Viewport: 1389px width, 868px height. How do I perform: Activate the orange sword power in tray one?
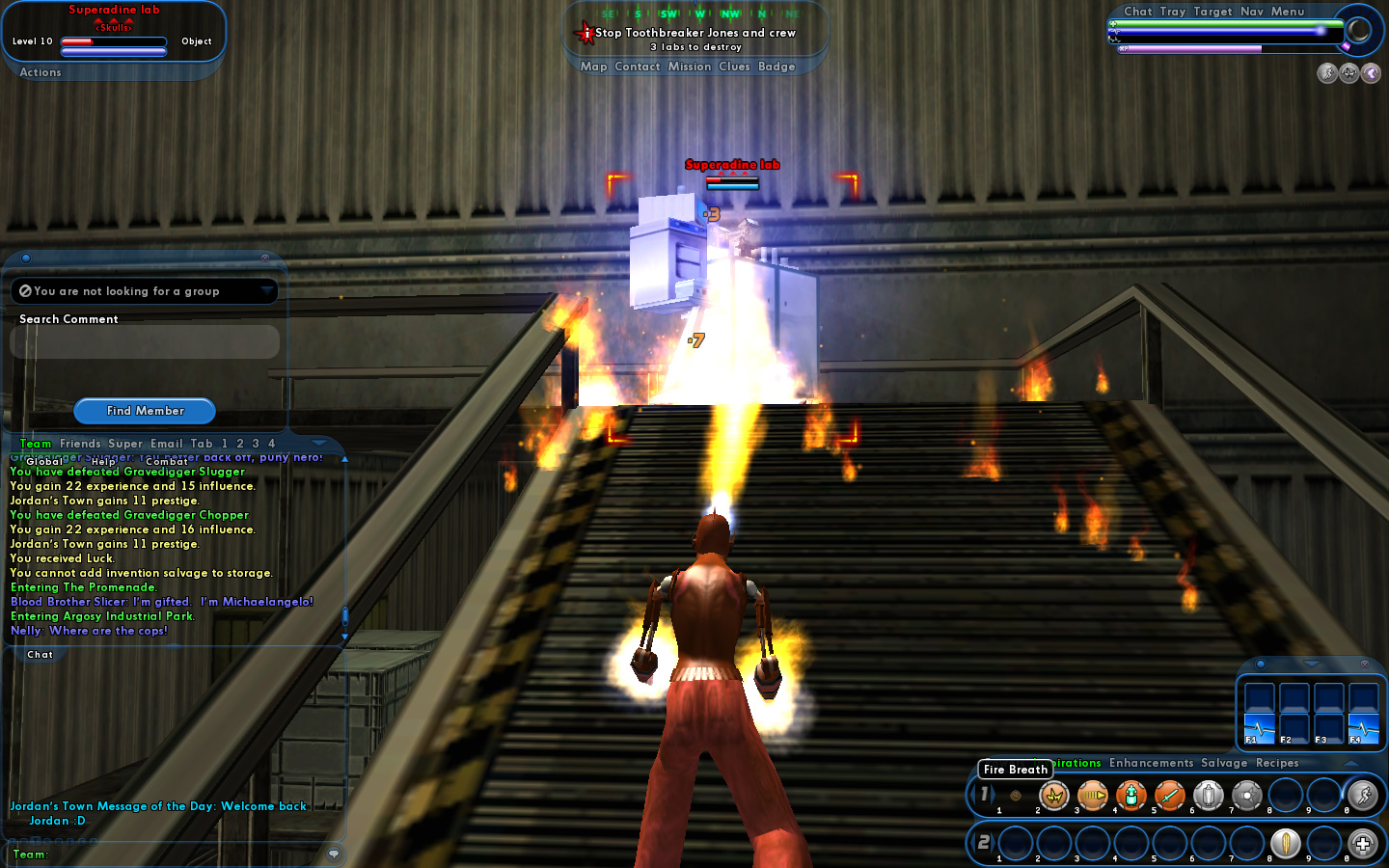click(1169, 796)
